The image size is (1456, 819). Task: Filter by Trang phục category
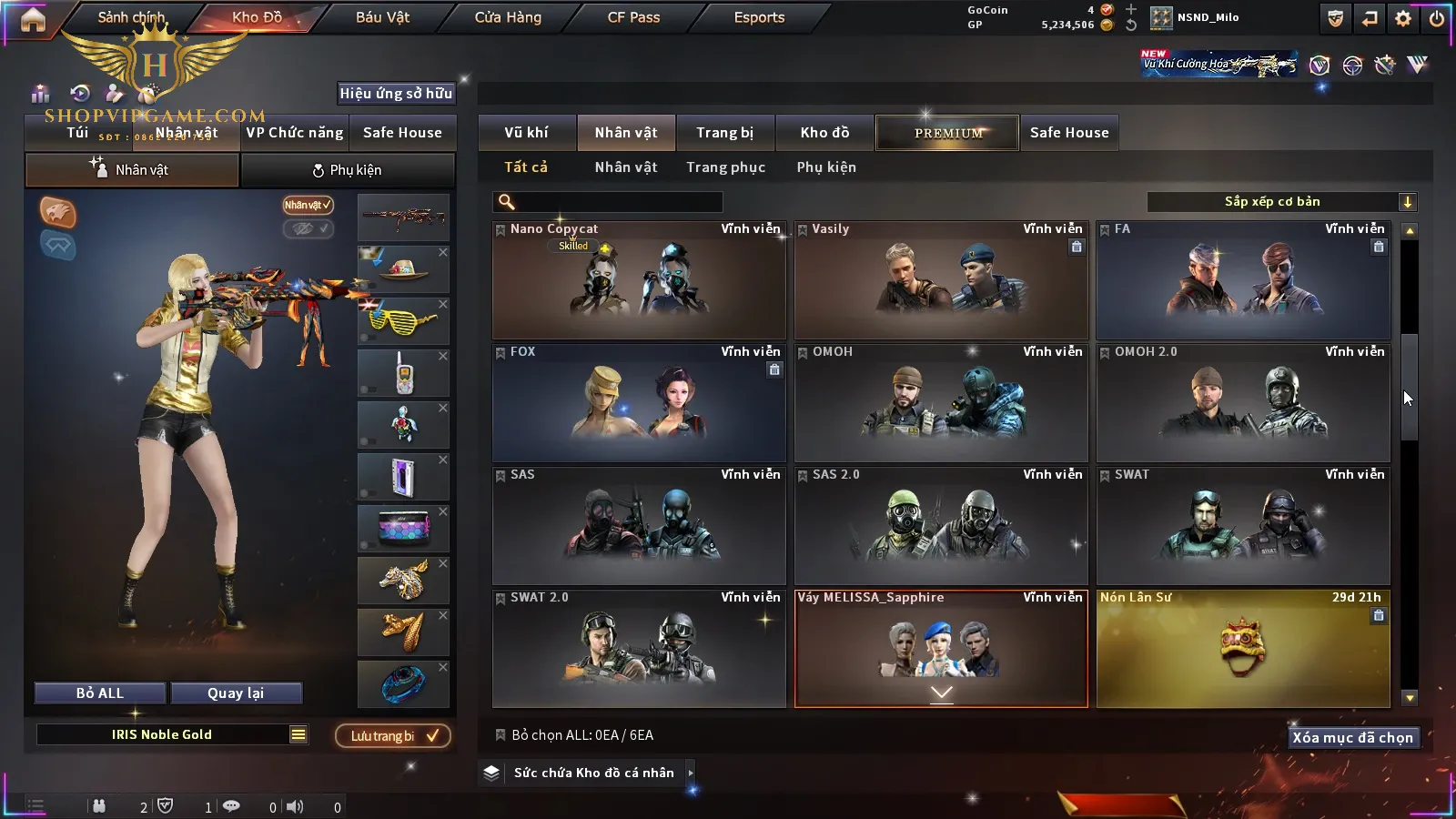(x=725, y=167)
